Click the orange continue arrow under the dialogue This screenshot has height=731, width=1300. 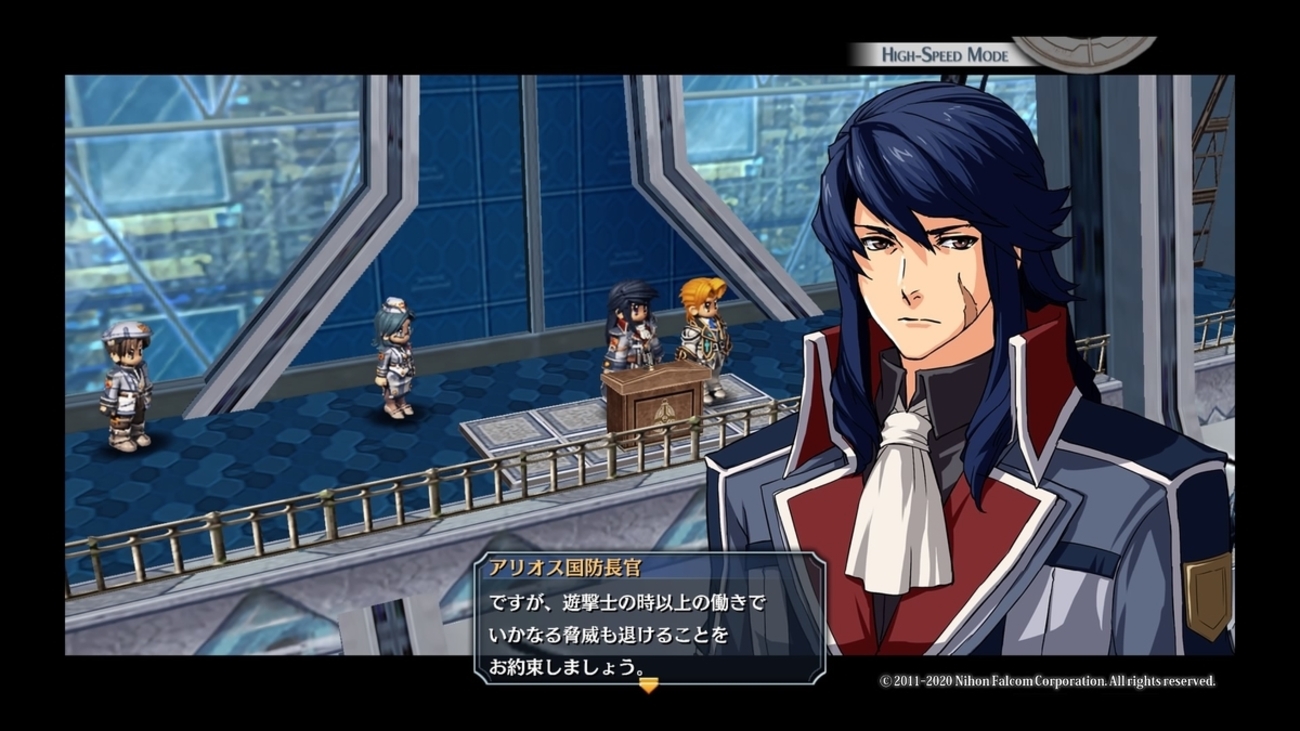(x=648, y=685)
